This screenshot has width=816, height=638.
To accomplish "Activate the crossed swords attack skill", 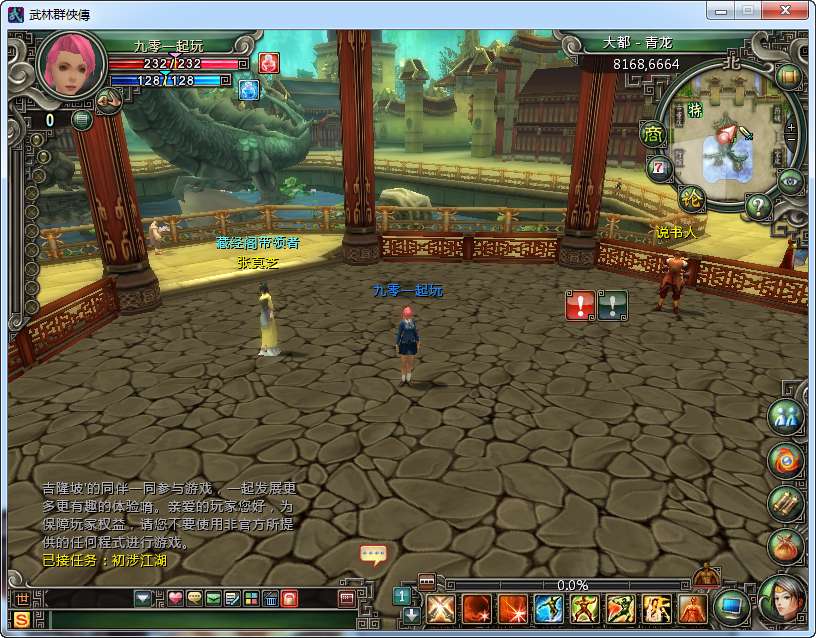I will click(440, 607).
